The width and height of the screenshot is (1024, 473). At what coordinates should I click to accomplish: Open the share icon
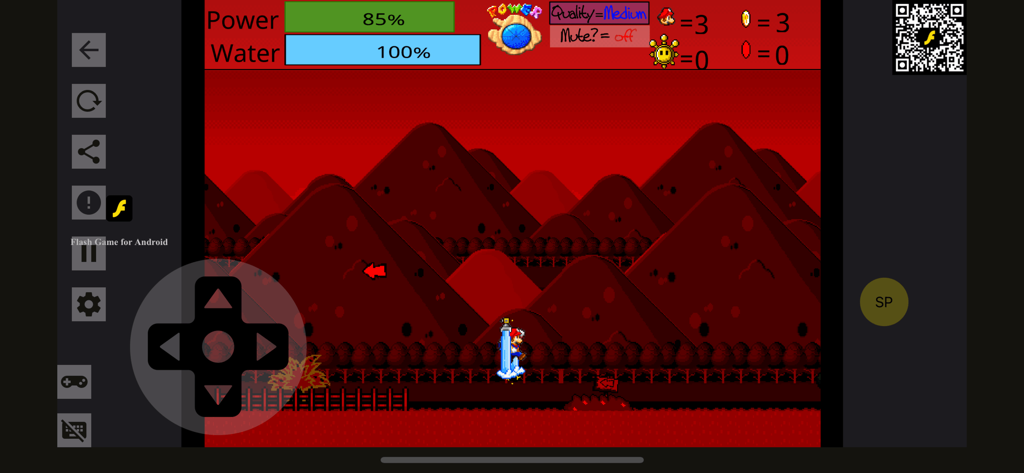[x=89, y=152]
